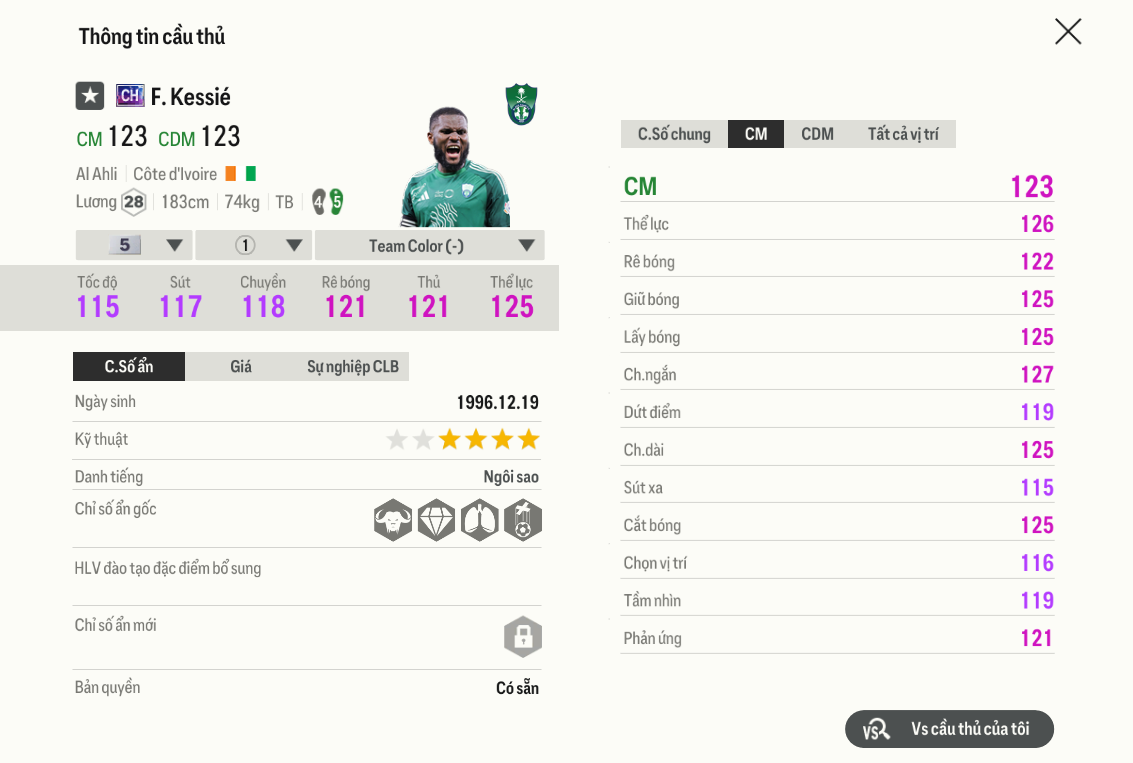This screenshot has width=1133, height=763.
Task: Open the circled 1 level dropdown
Action: tap(254, 246)
